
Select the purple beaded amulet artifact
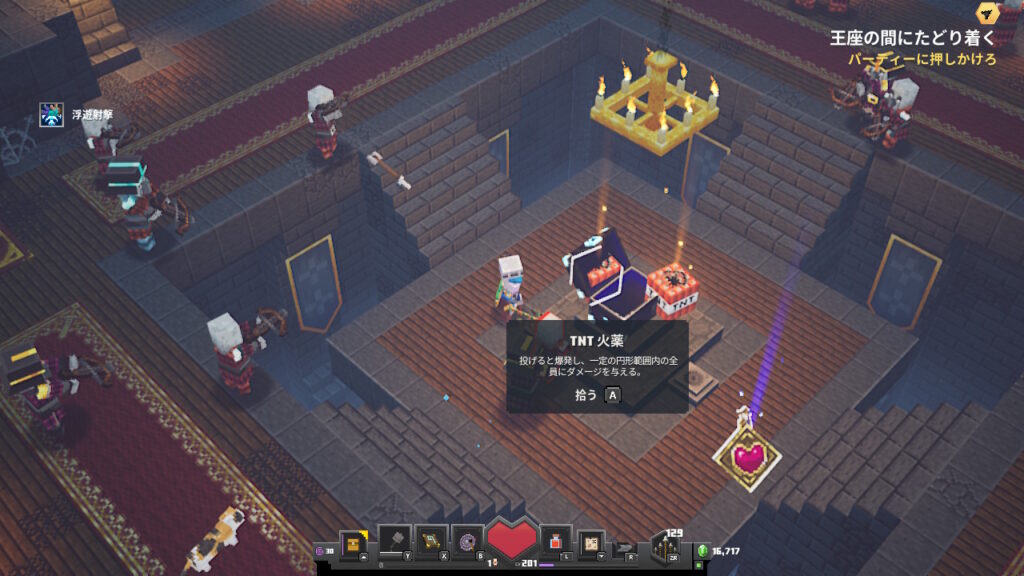click(x=467, y=540)
